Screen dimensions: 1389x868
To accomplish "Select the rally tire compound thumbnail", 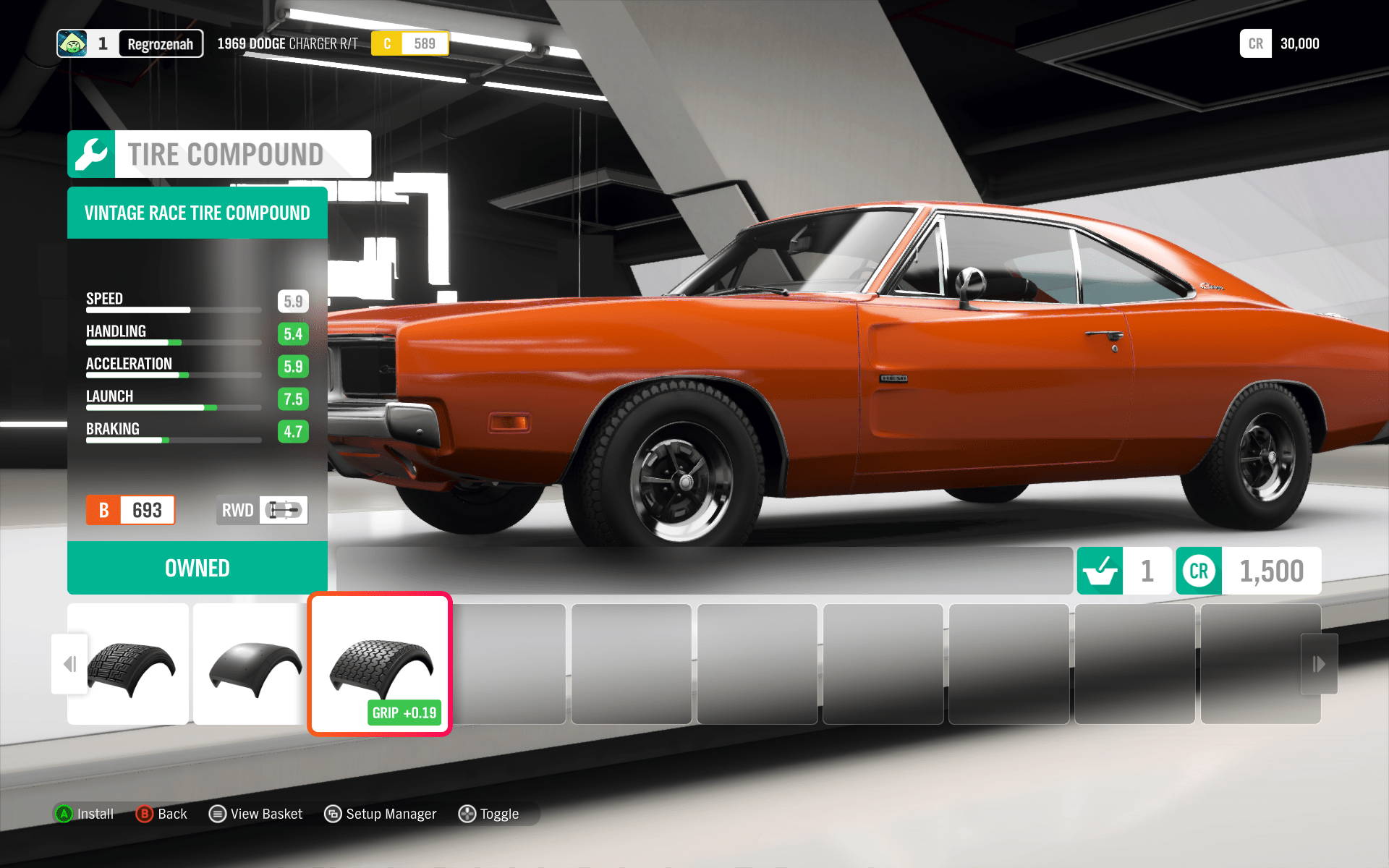I will [128, 663].
